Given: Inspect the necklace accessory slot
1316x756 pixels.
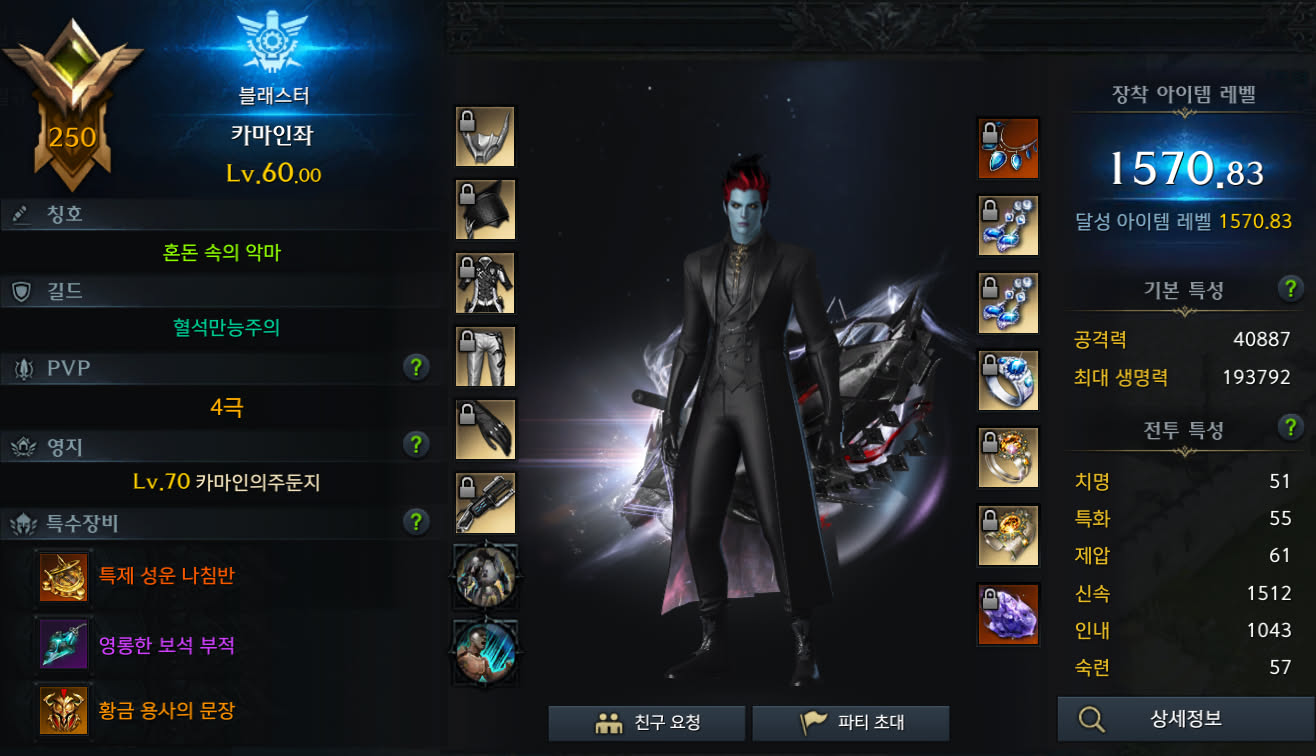Looking at the screenshot, I should (x=1008, y=148).
